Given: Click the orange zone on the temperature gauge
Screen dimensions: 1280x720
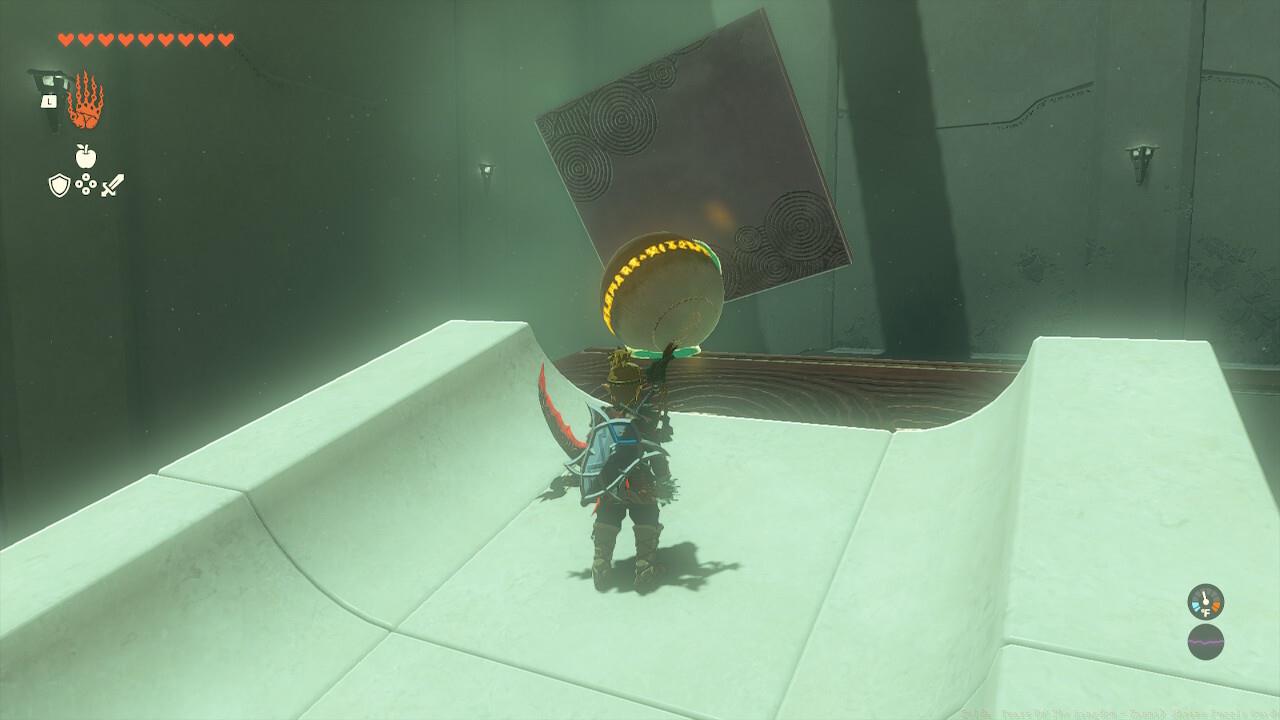Looking at the screenshot, I should coord(1217,605).
